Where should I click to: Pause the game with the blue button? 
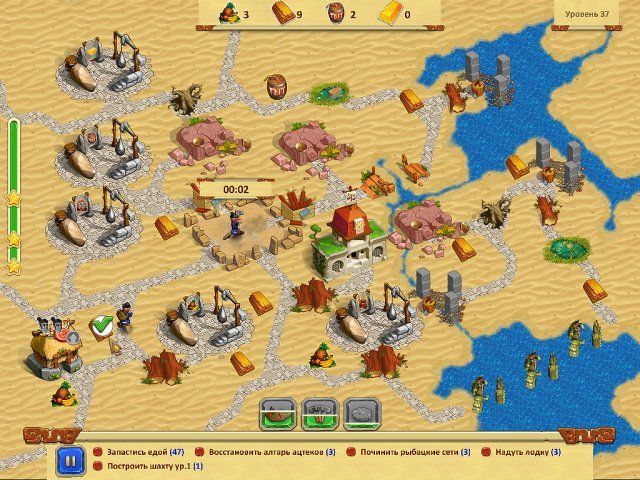(70, 461)
